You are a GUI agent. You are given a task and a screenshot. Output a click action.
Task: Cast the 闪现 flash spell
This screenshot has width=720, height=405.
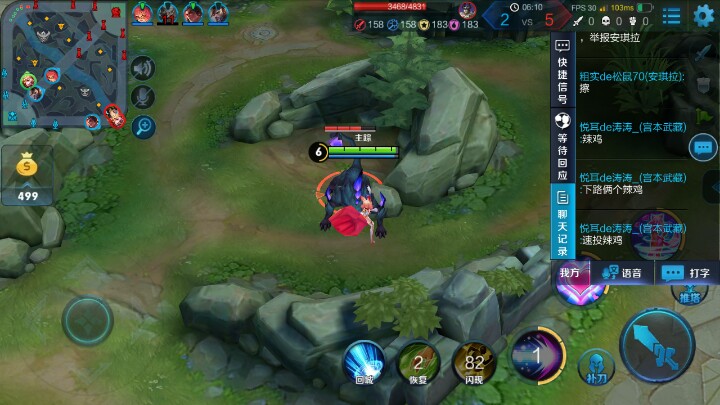click(474, 362)
